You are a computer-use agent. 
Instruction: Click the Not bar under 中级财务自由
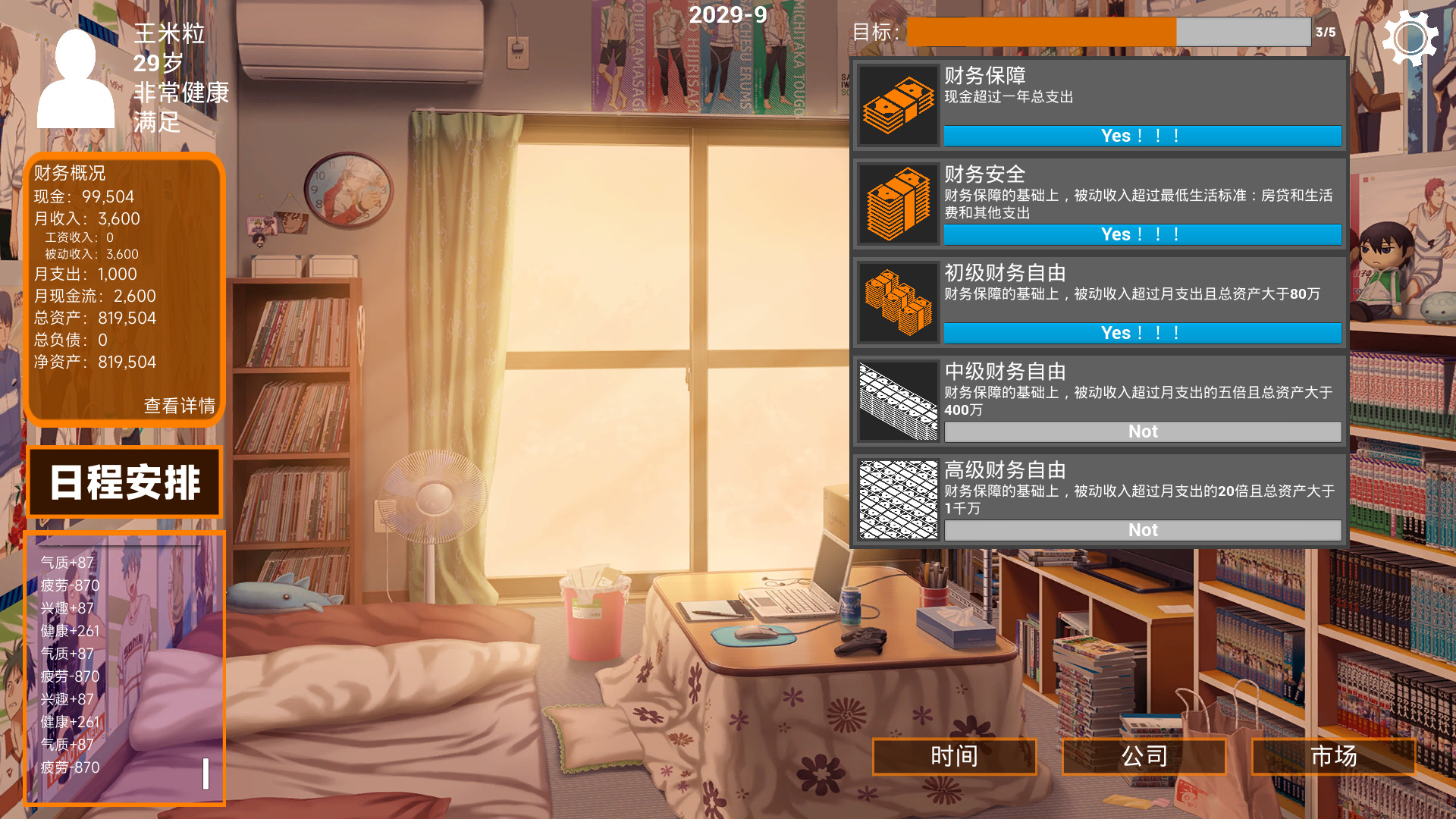tap(1141, 431)
